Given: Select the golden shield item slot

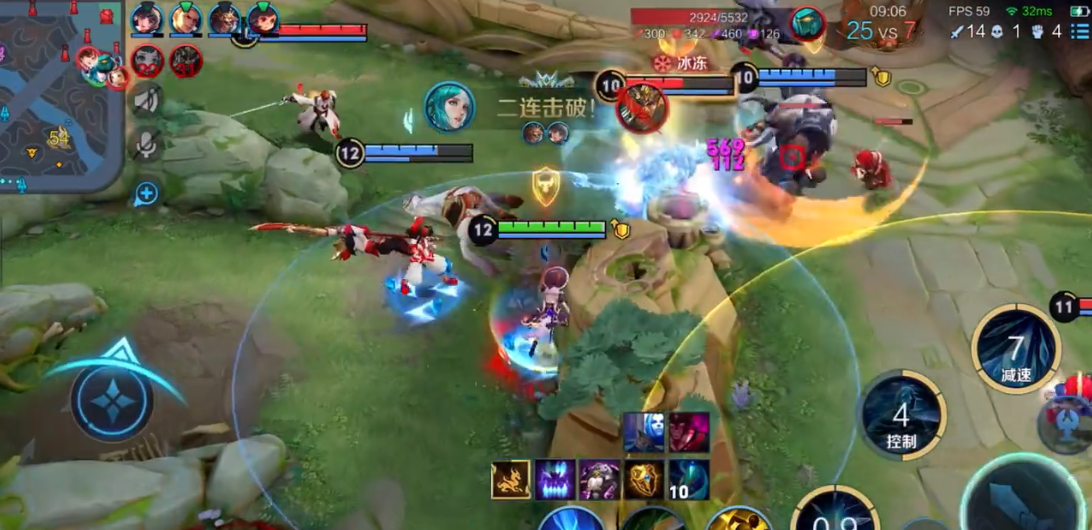Looking at the screenshot, I should 644,480.
